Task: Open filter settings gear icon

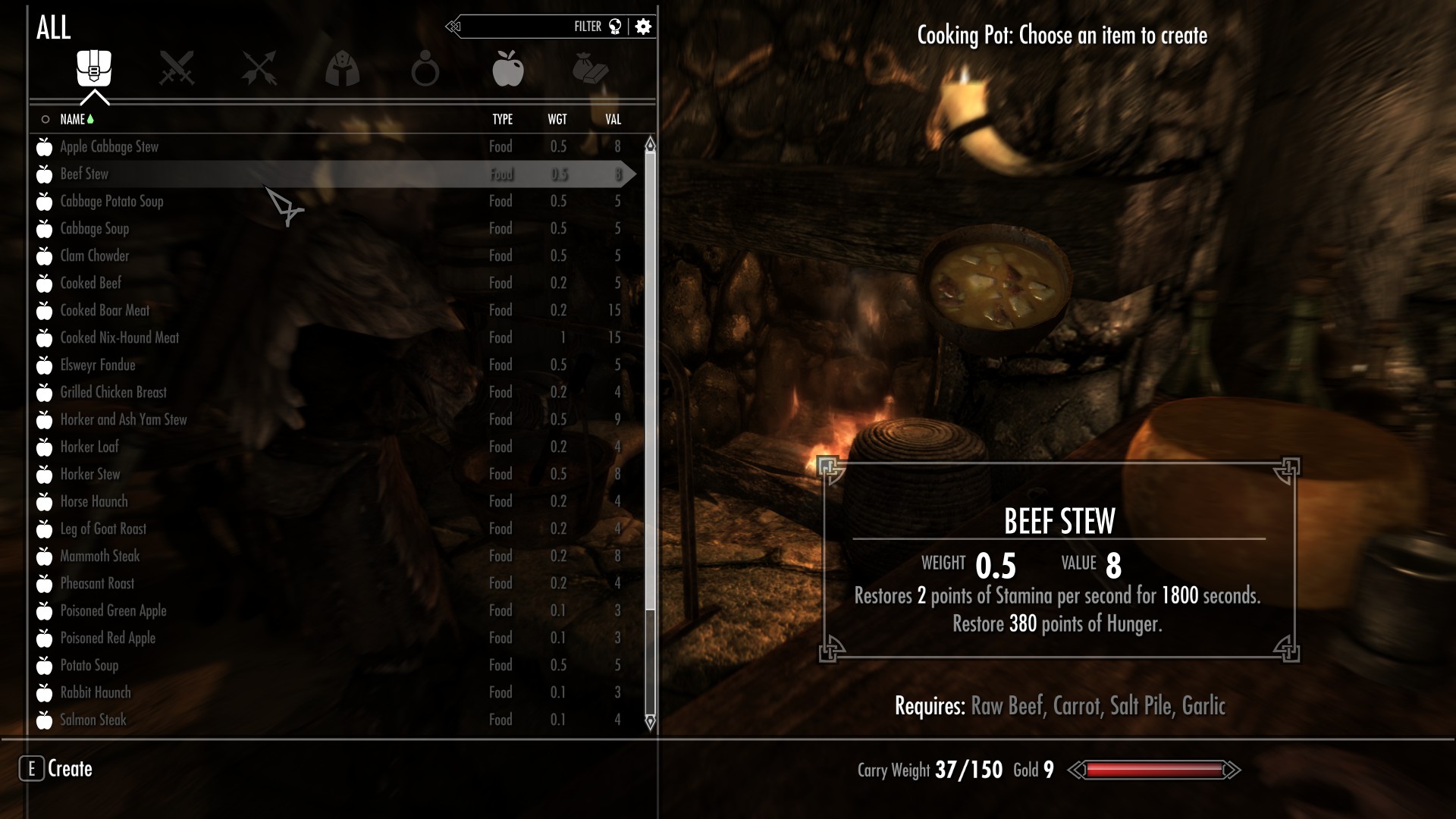Action: 643,27
